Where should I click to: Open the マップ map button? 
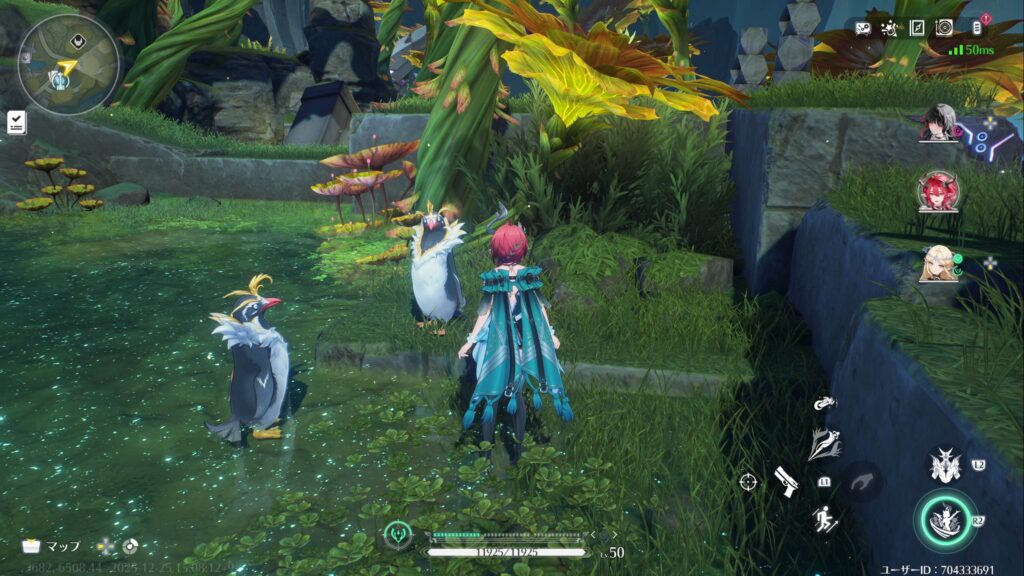[54, 546]
